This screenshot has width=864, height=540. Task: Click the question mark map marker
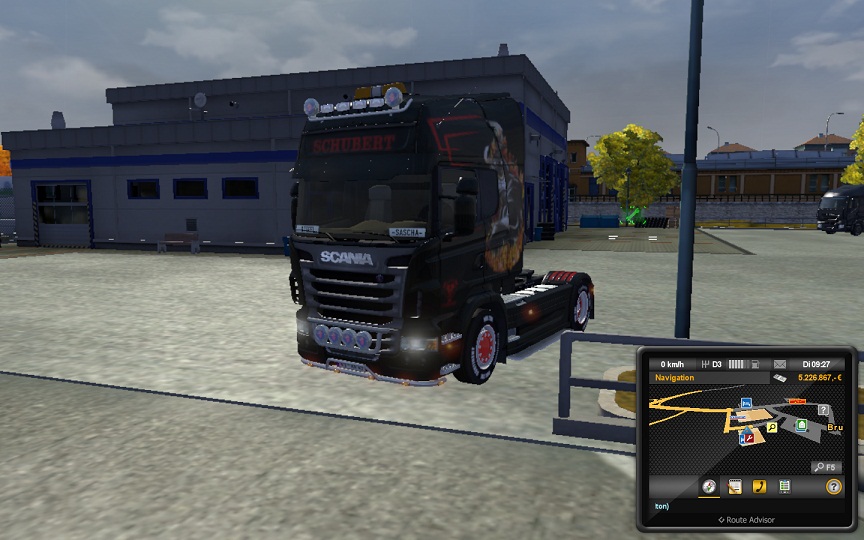click(823, 410)
